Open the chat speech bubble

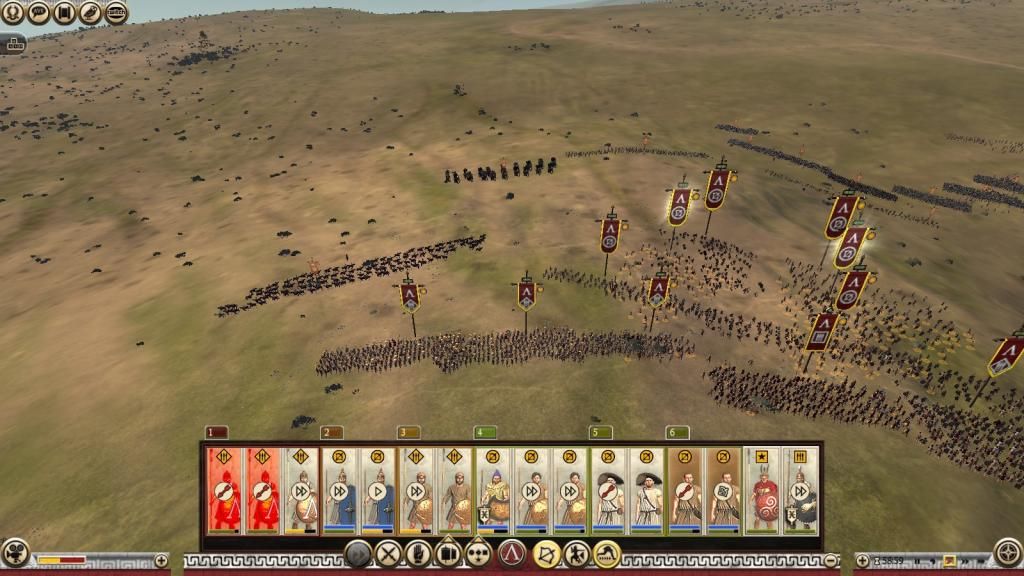[x=39, y=13]
